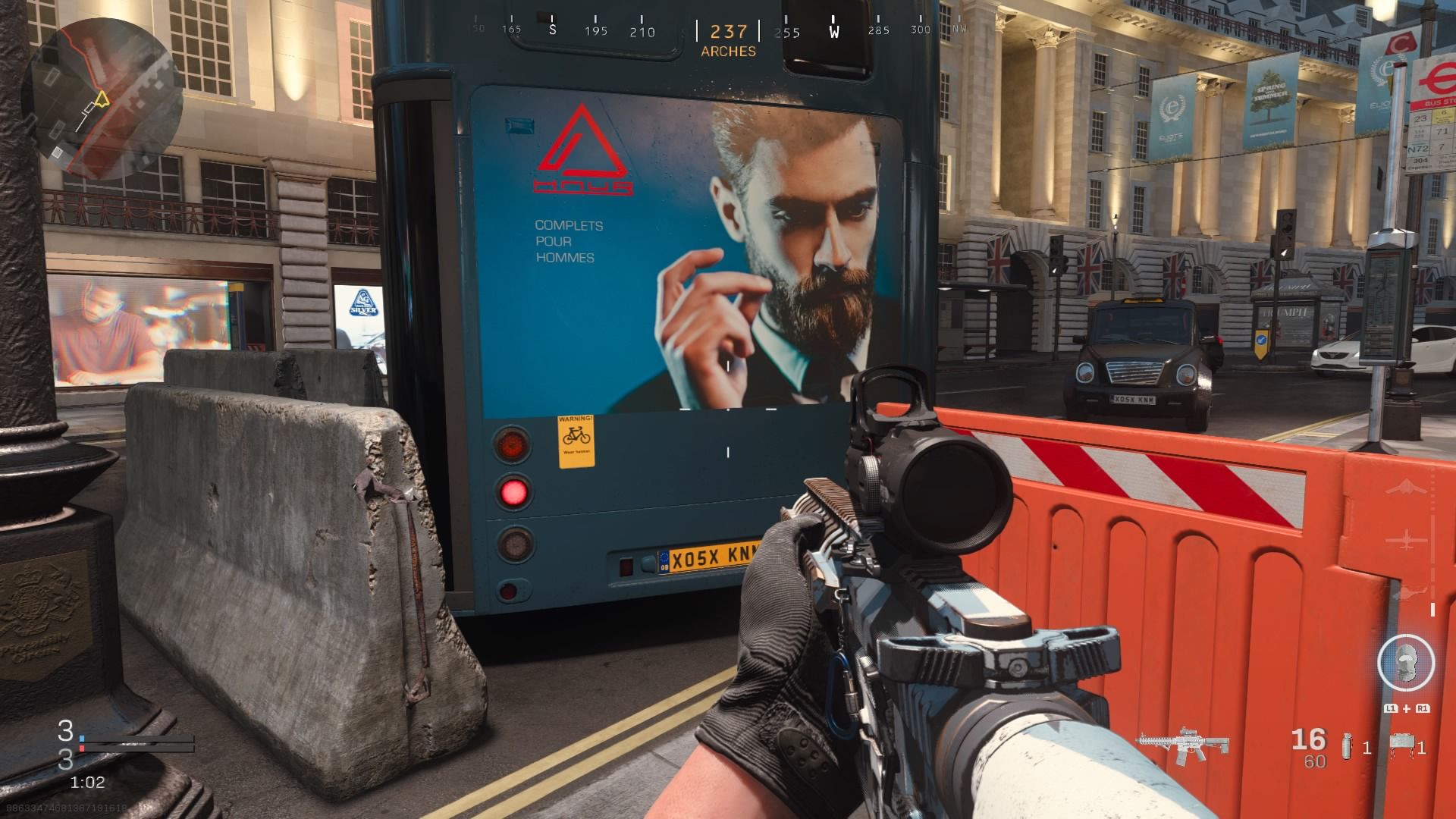Screen dimensions: 1456x819
Task: Toggle the red brake light on the bus
Action: 515,493
